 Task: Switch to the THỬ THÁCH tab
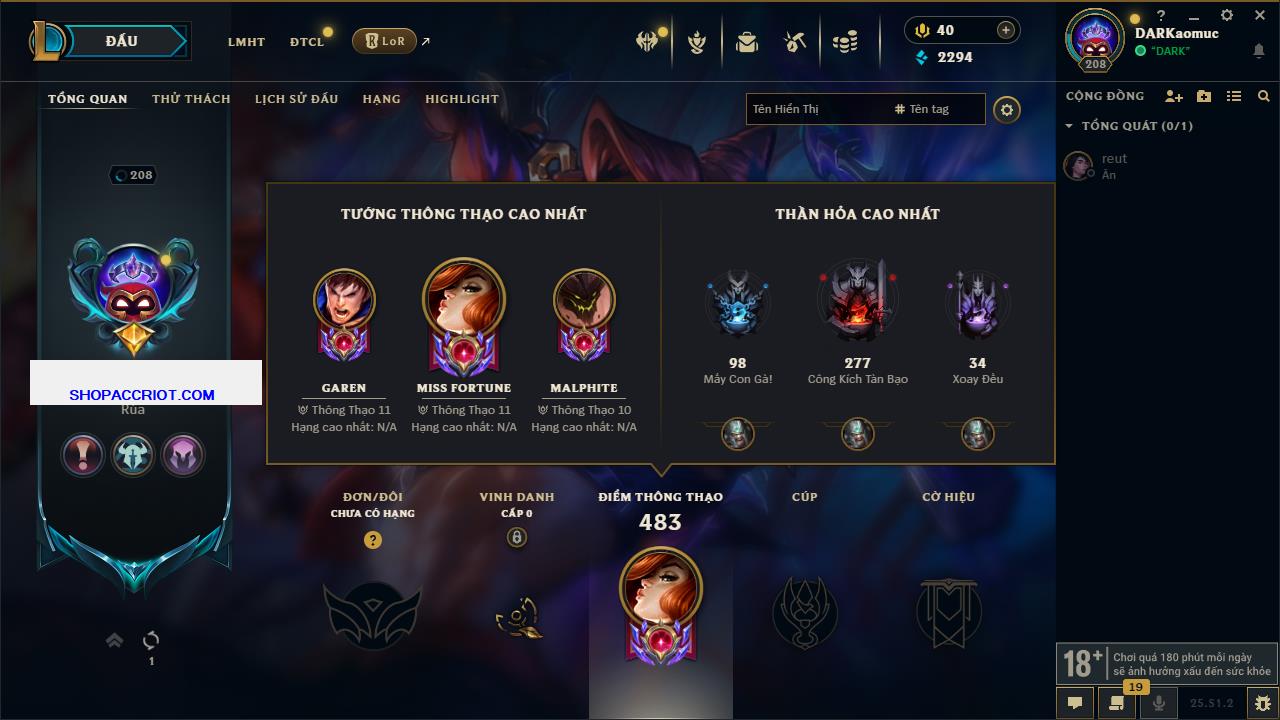coord(191,99)
